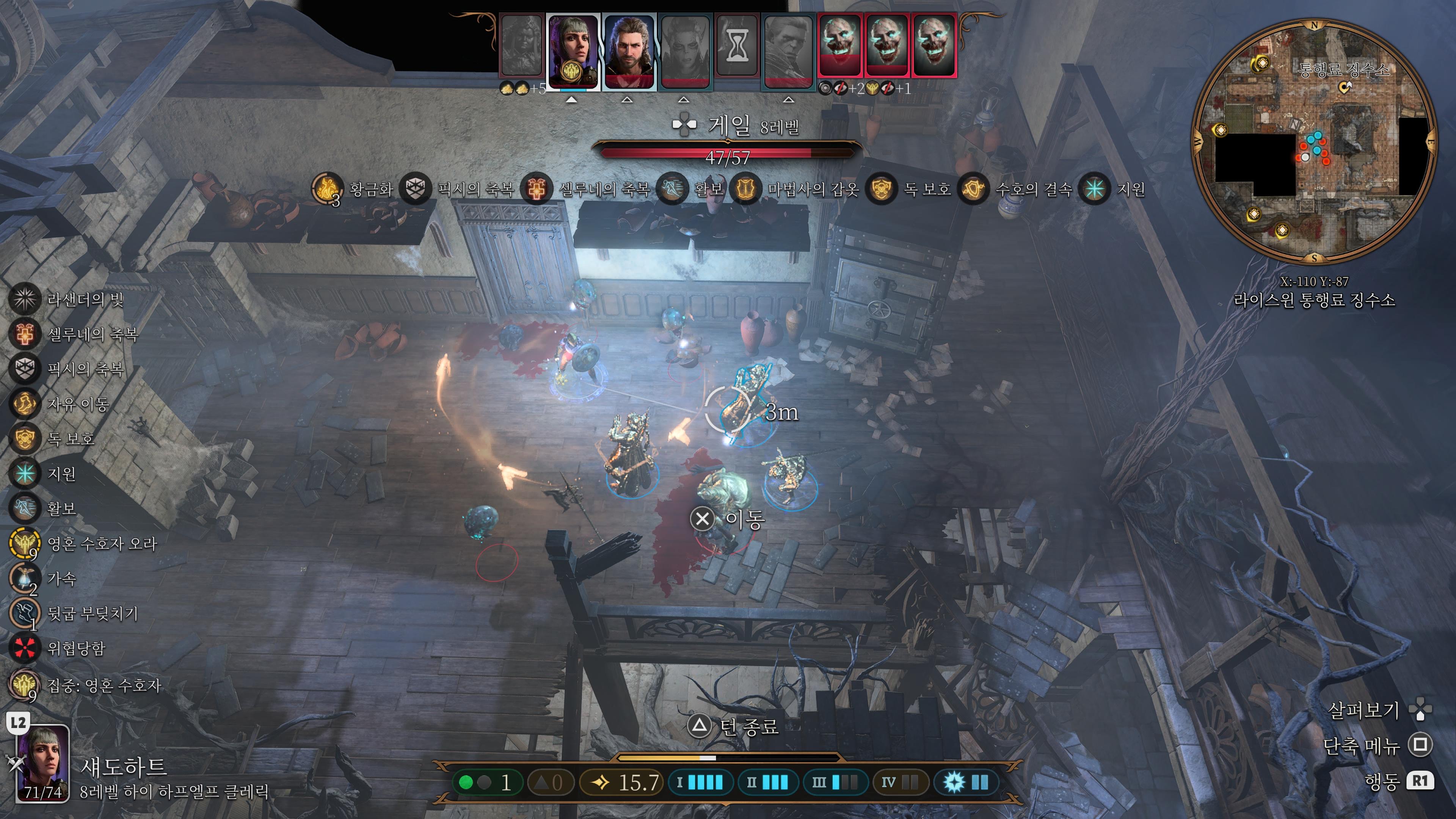Inspect the 라샌더의 빛 status icon

[24, 299]
